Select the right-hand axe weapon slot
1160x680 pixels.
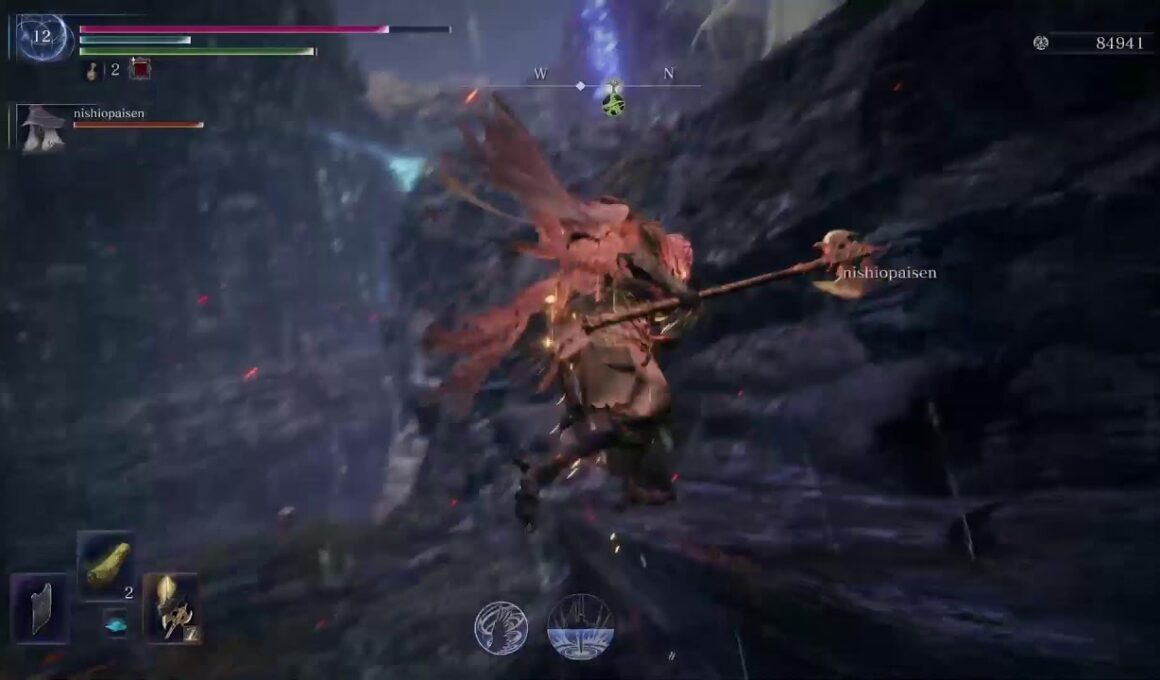[170, 608]
